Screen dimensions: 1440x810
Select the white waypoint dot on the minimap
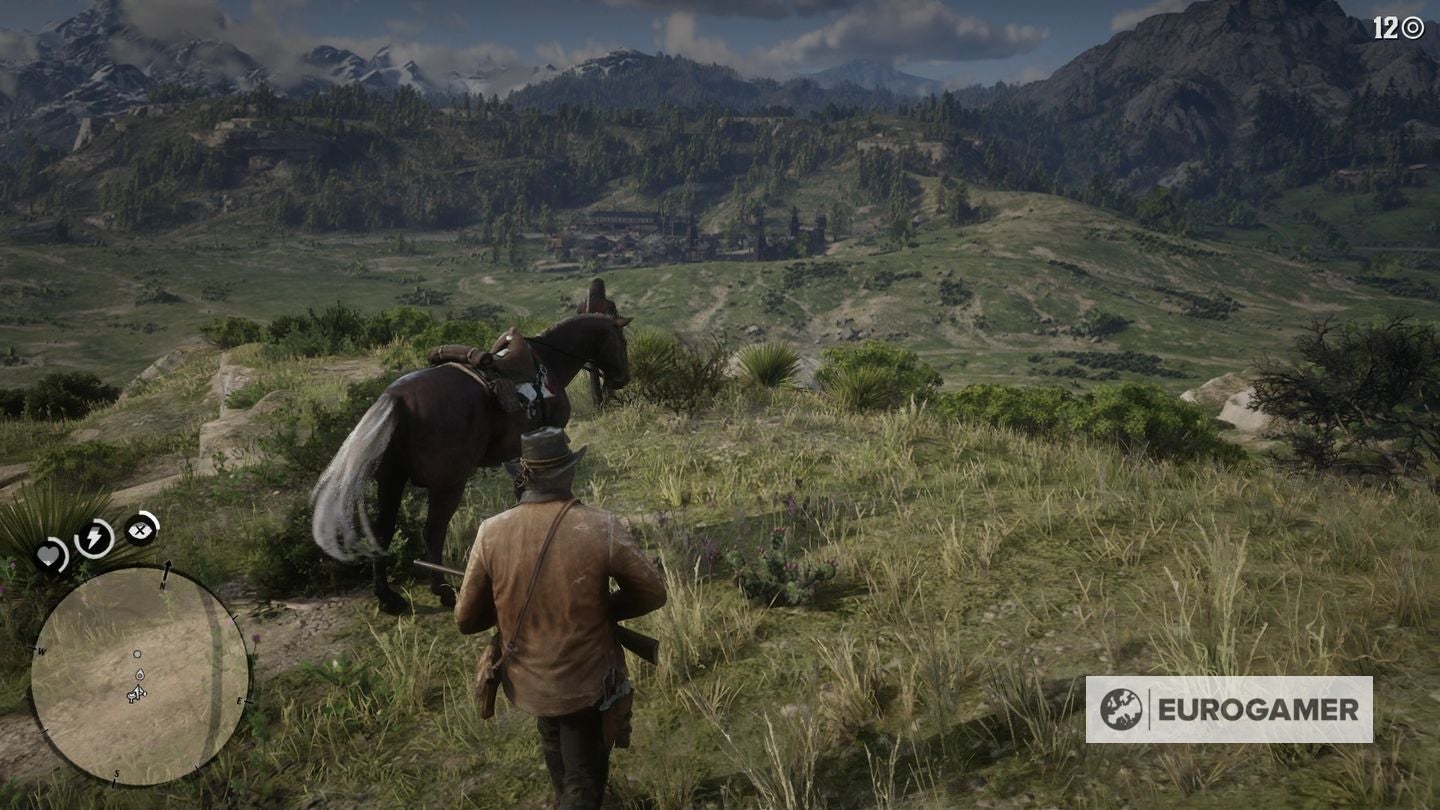137,654
